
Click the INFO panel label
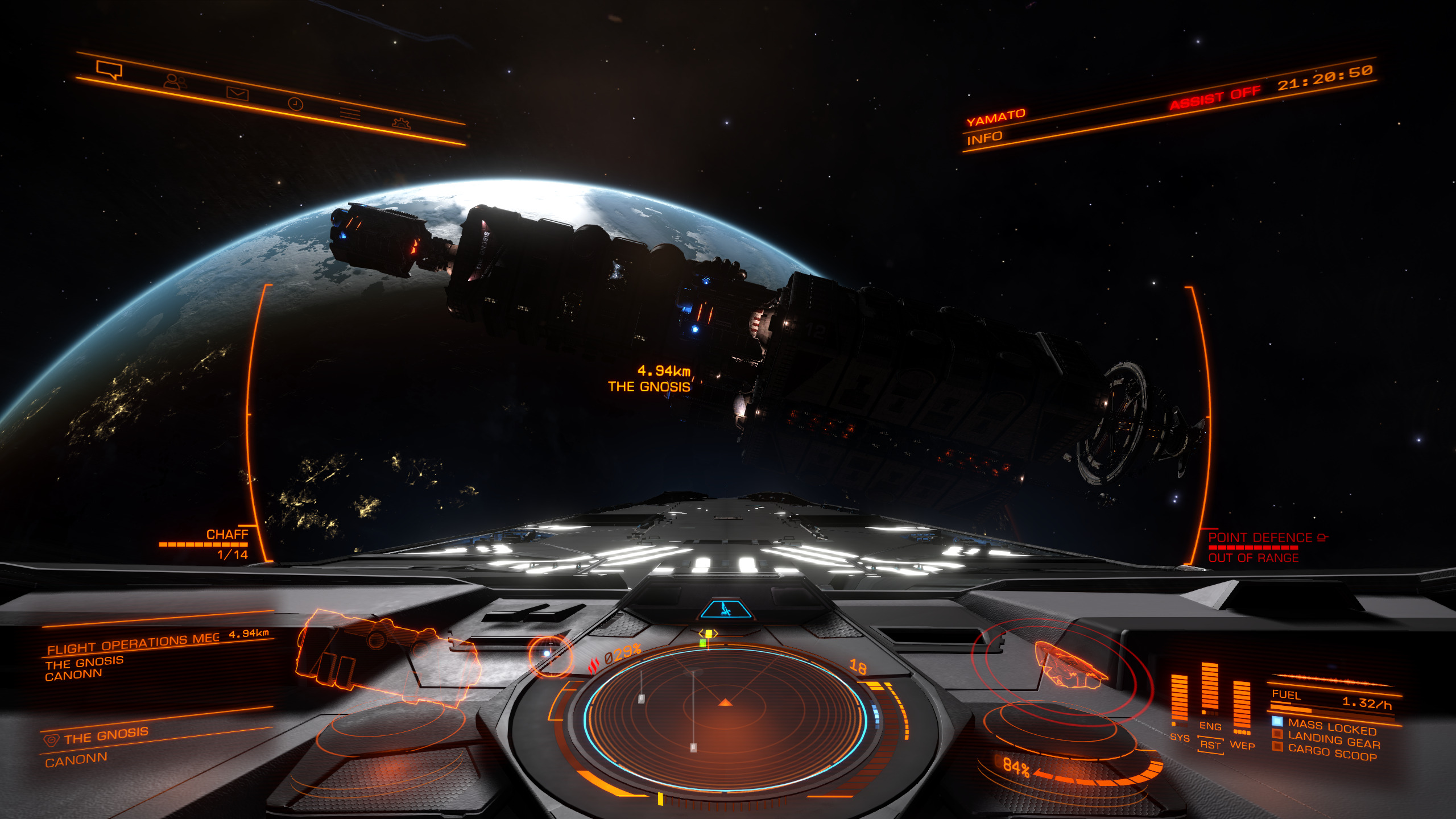click(x=985, y=138)
